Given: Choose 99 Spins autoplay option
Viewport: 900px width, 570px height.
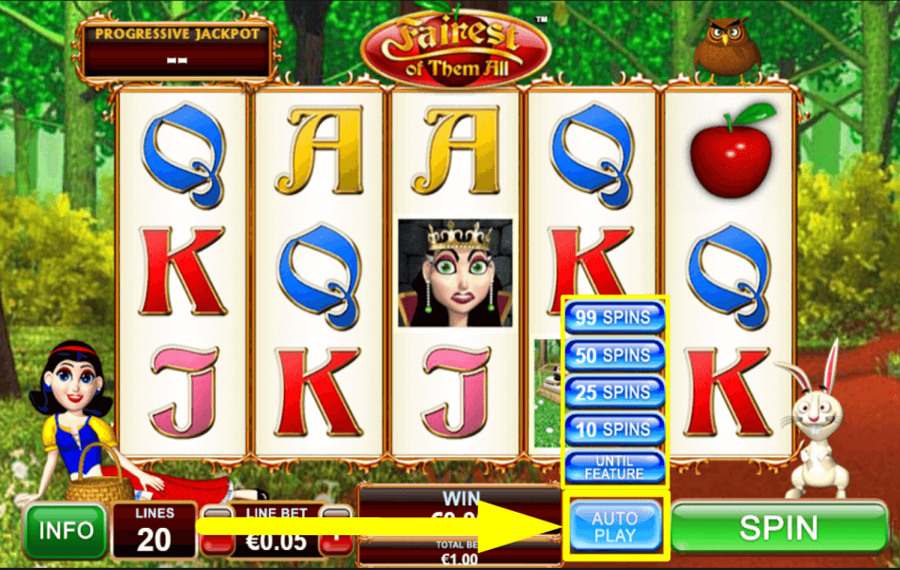Looking at the screenshot, I should pyautogui.click(x=615, y=319).
